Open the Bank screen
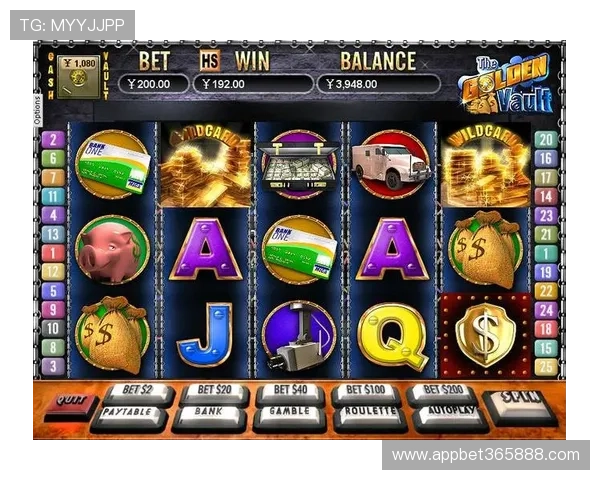Screen dimensions: 600x480 click(x=209, y=413)
